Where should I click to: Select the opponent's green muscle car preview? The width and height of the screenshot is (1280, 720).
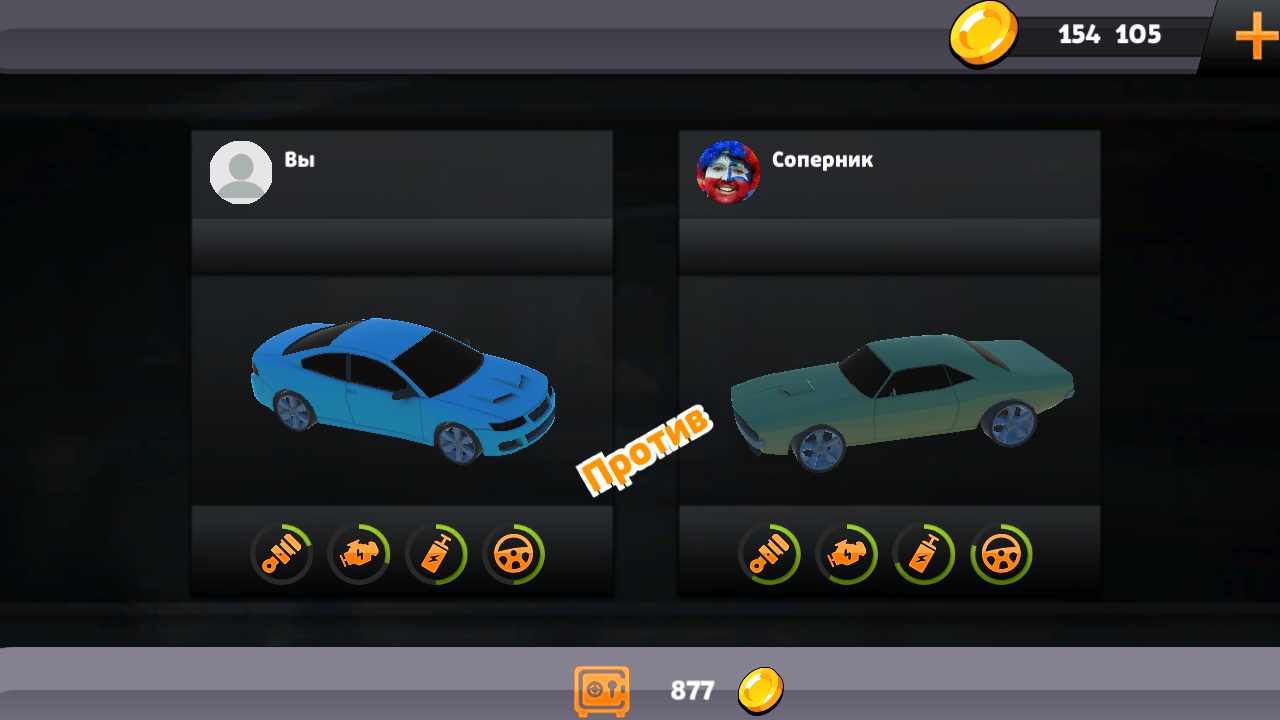900,405
